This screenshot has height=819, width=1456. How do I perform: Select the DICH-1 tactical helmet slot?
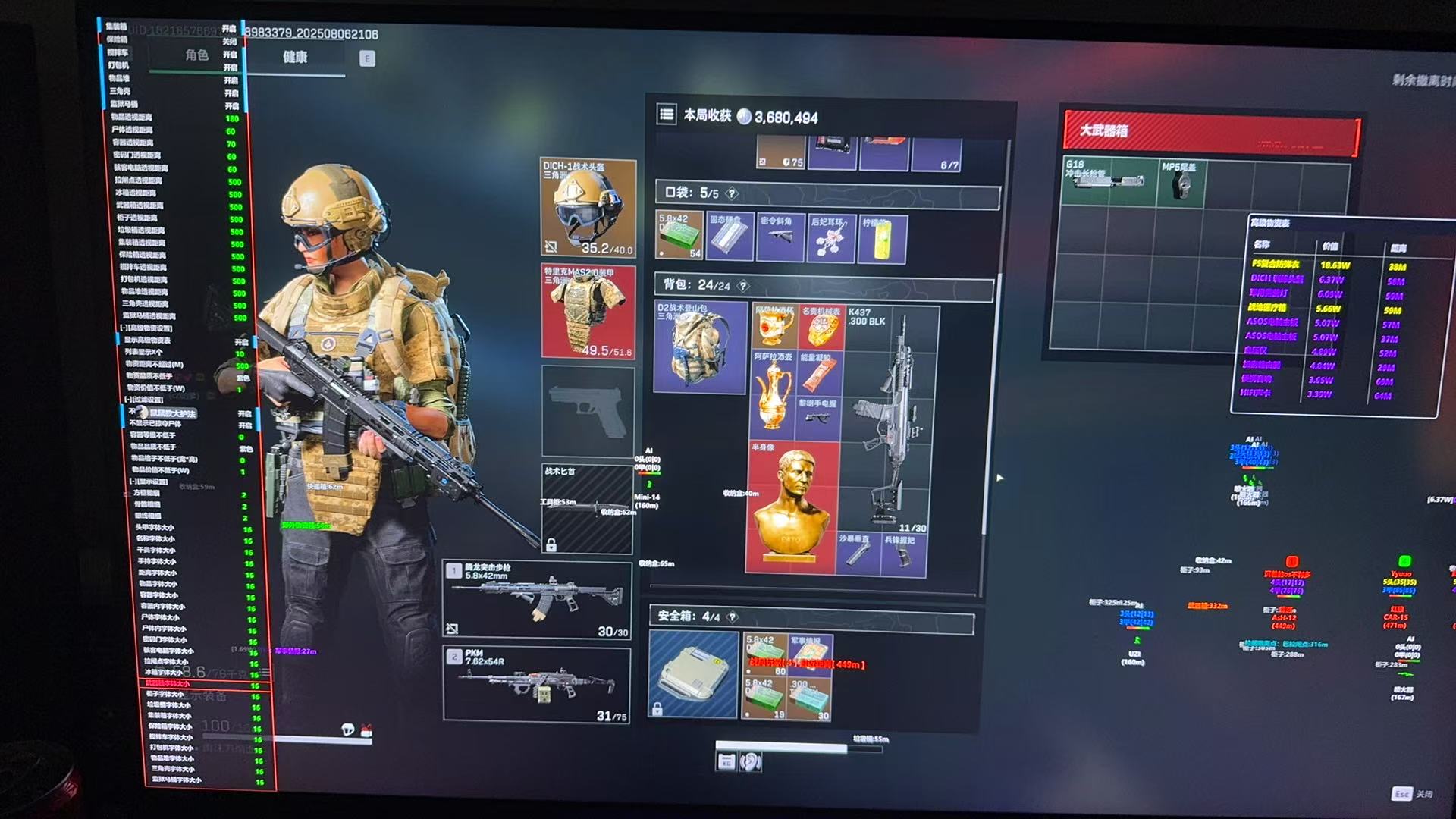click(x=588, y=208)
